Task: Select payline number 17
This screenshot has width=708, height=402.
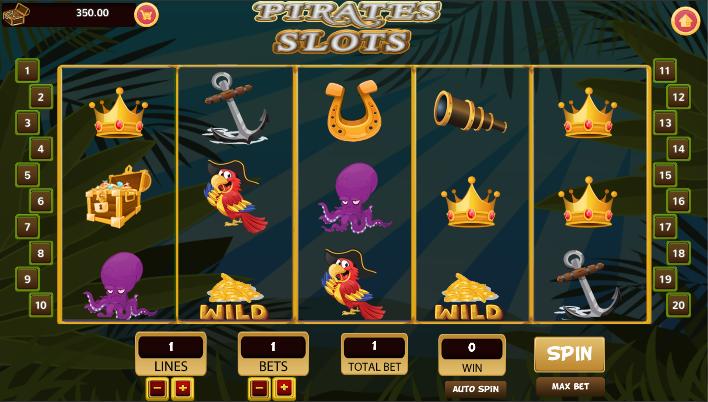Action: point(665,227)
